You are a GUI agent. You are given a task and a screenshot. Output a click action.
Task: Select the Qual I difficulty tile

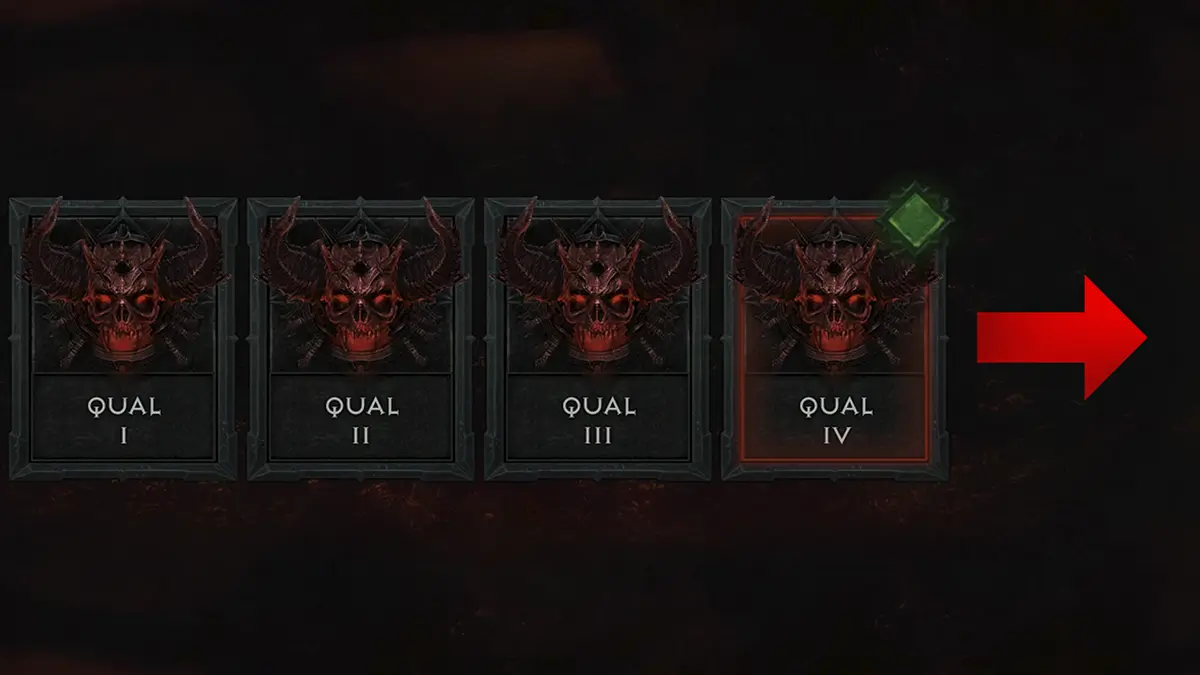(124, 338)
